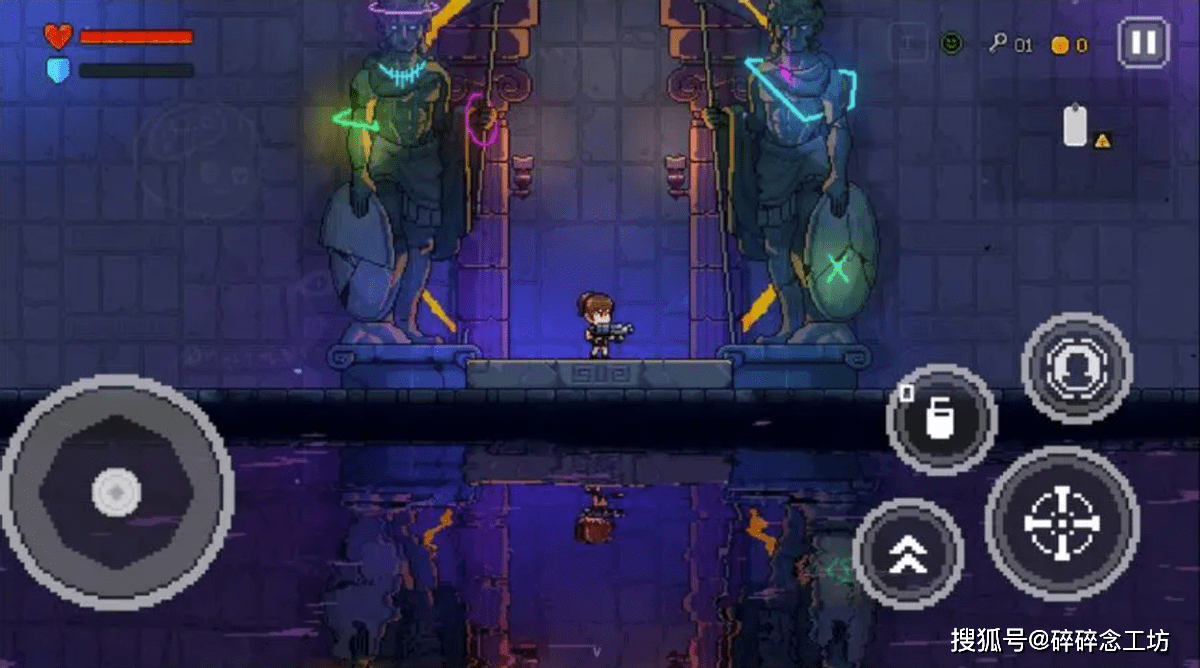Viewport: 1200px width, 668px height.
Task: Use the grenade item button
Action: pos(941,419)
